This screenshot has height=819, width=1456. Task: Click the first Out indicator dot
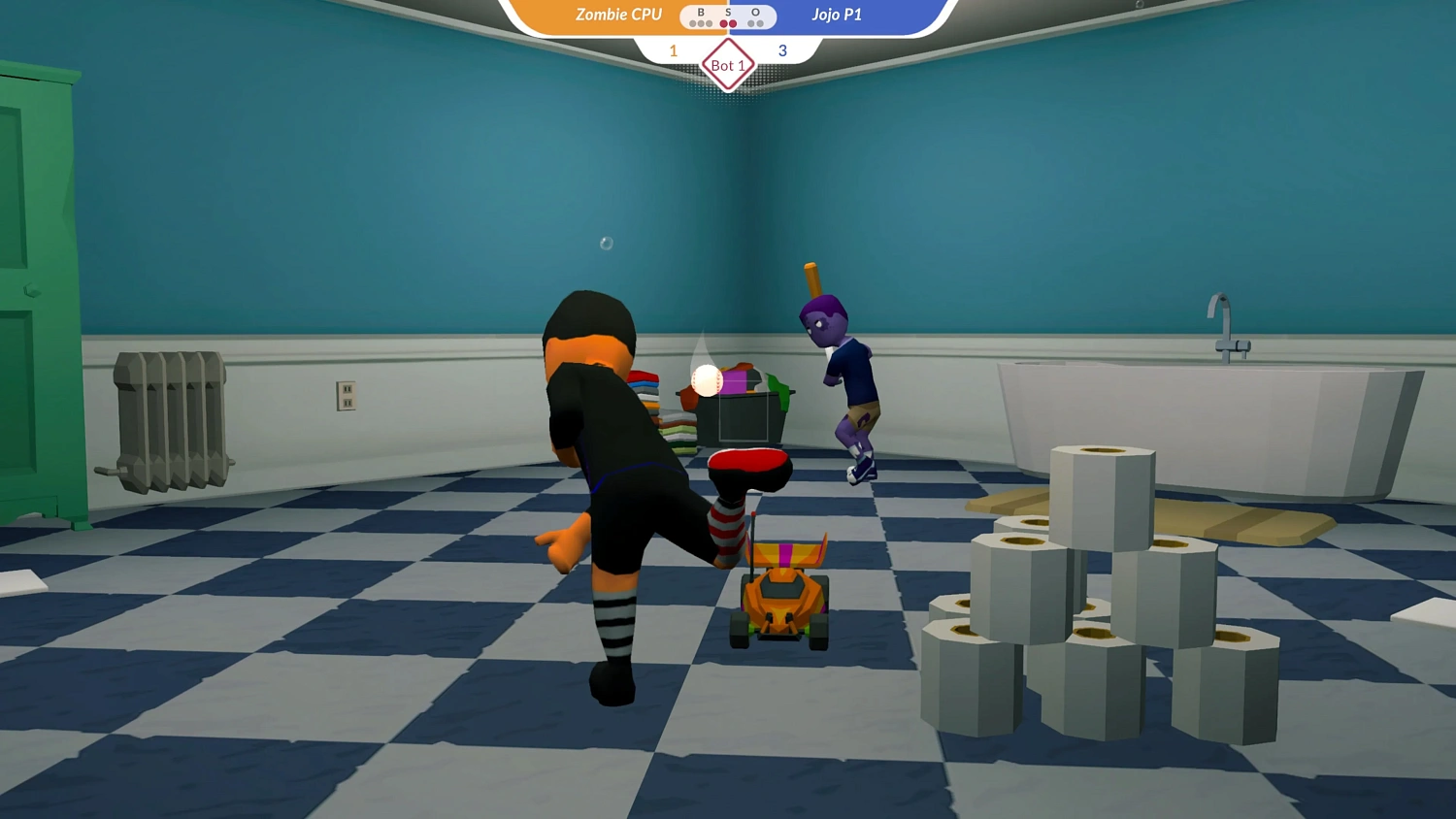(750, 23)
